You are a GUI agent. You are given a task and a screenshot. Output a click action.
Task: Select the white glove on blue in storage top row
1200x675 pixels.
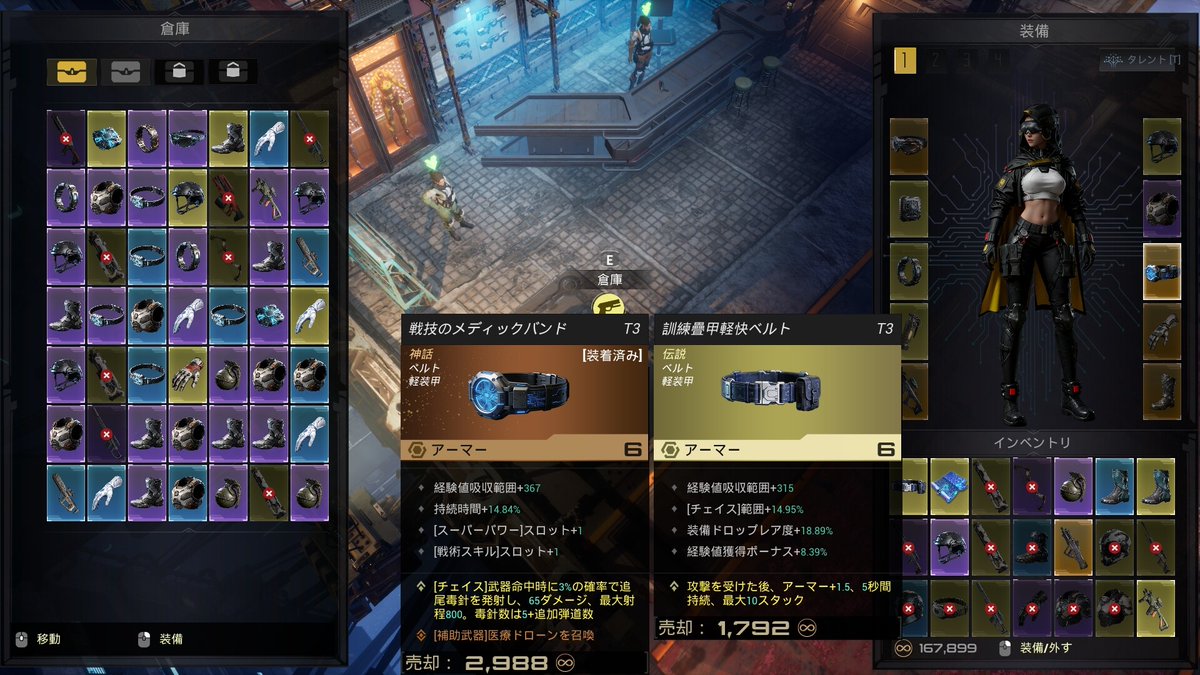point(269,138)
